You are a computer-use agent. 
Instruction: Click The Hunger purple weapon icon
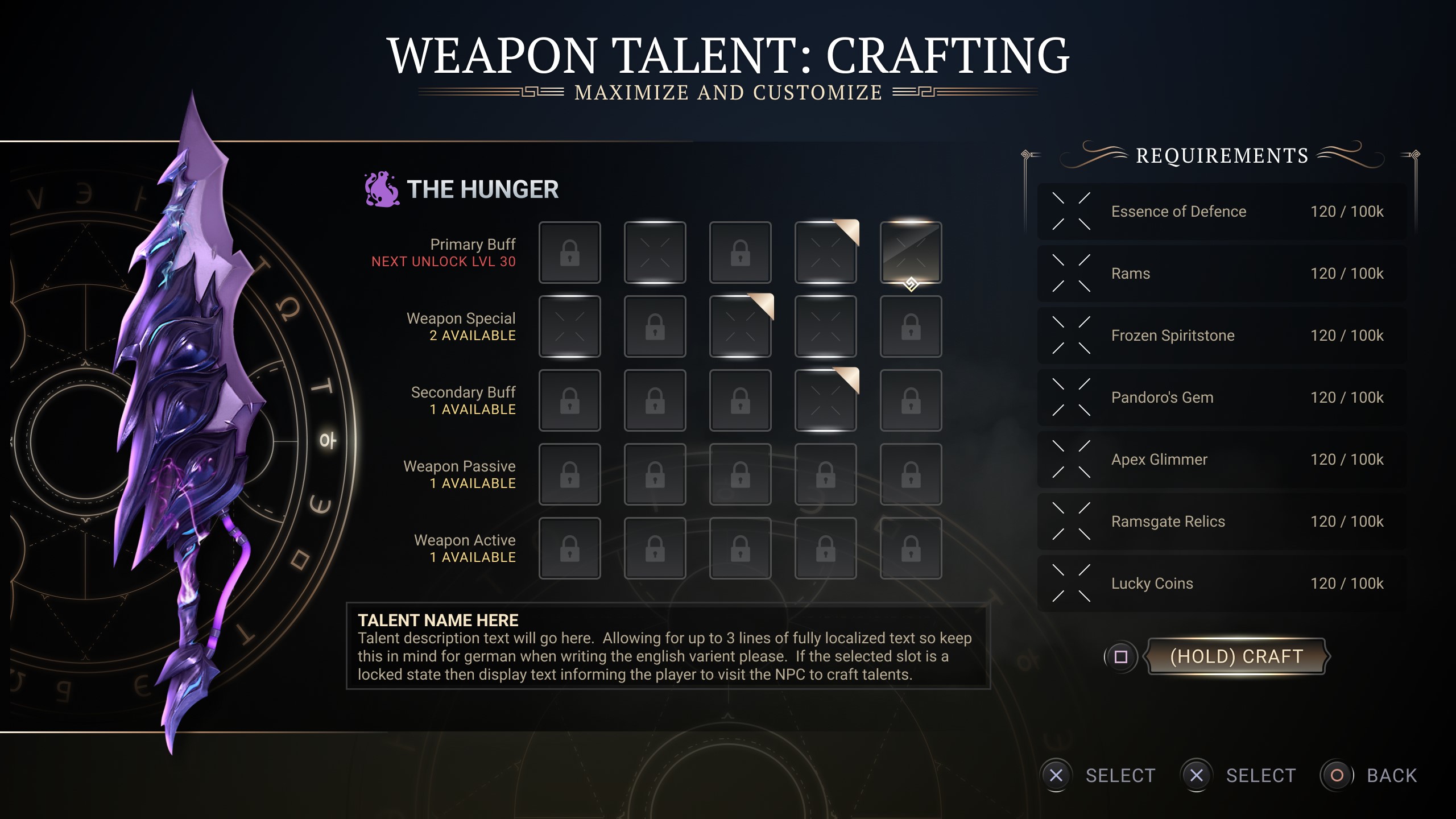(380, 188)
